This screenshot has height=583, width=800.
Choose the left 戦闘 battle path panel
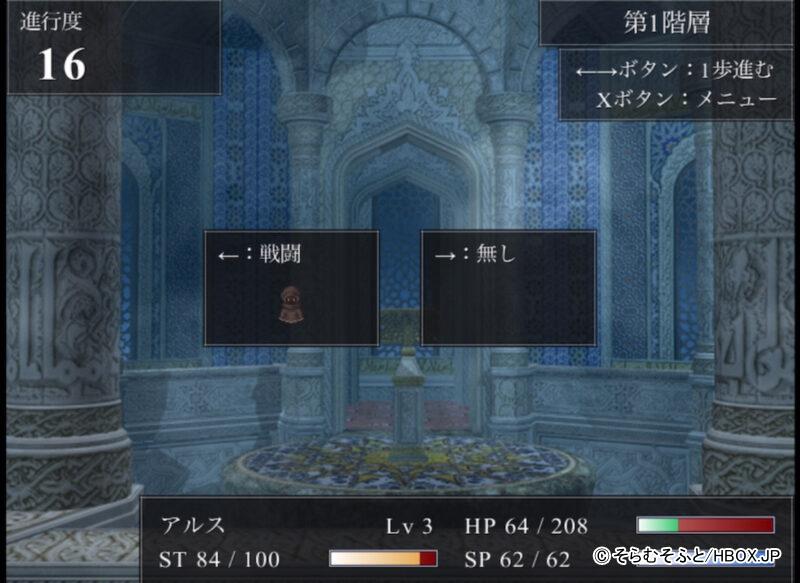[x=291, y=288]
